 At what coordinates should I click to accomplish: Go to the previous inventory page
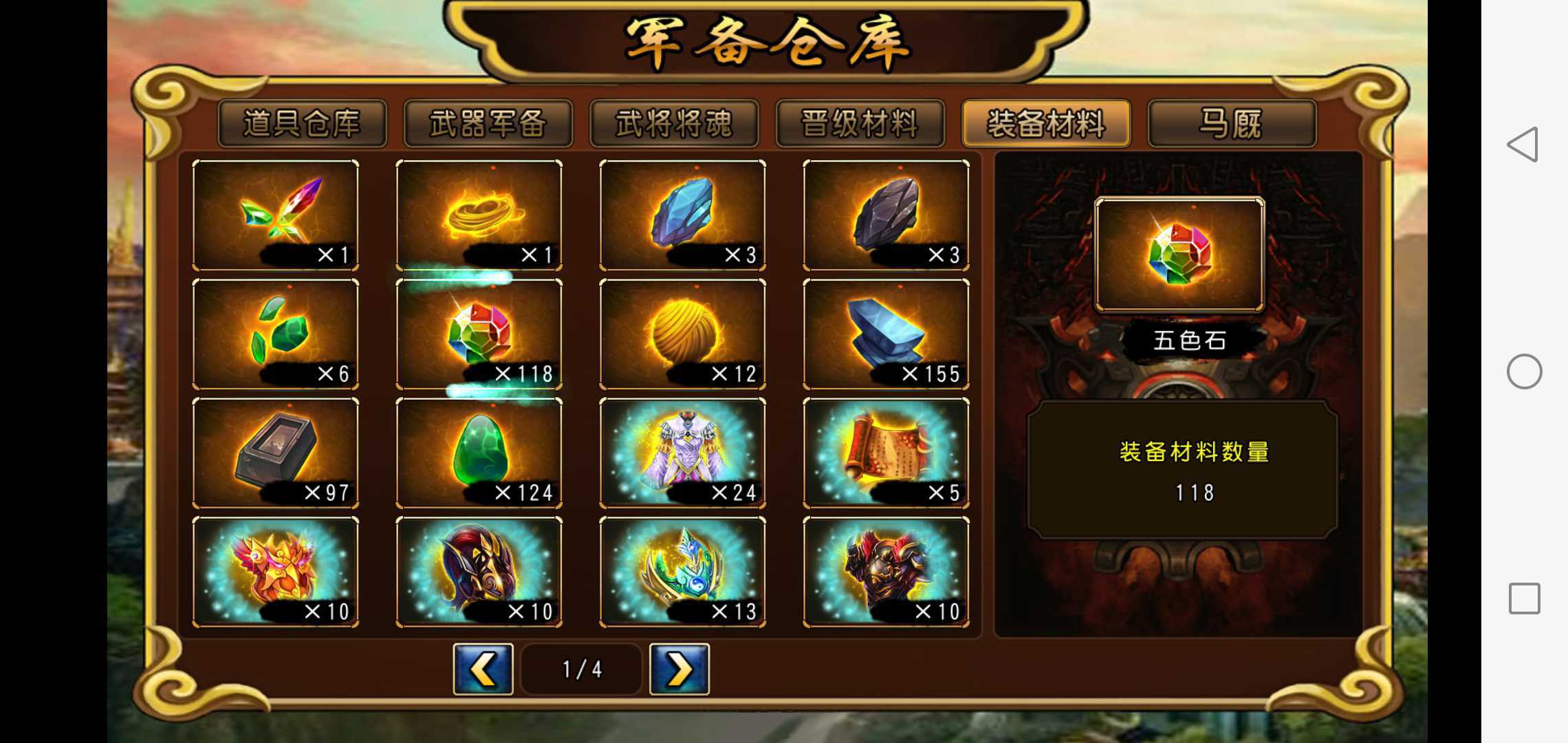[x=483, y=669]
